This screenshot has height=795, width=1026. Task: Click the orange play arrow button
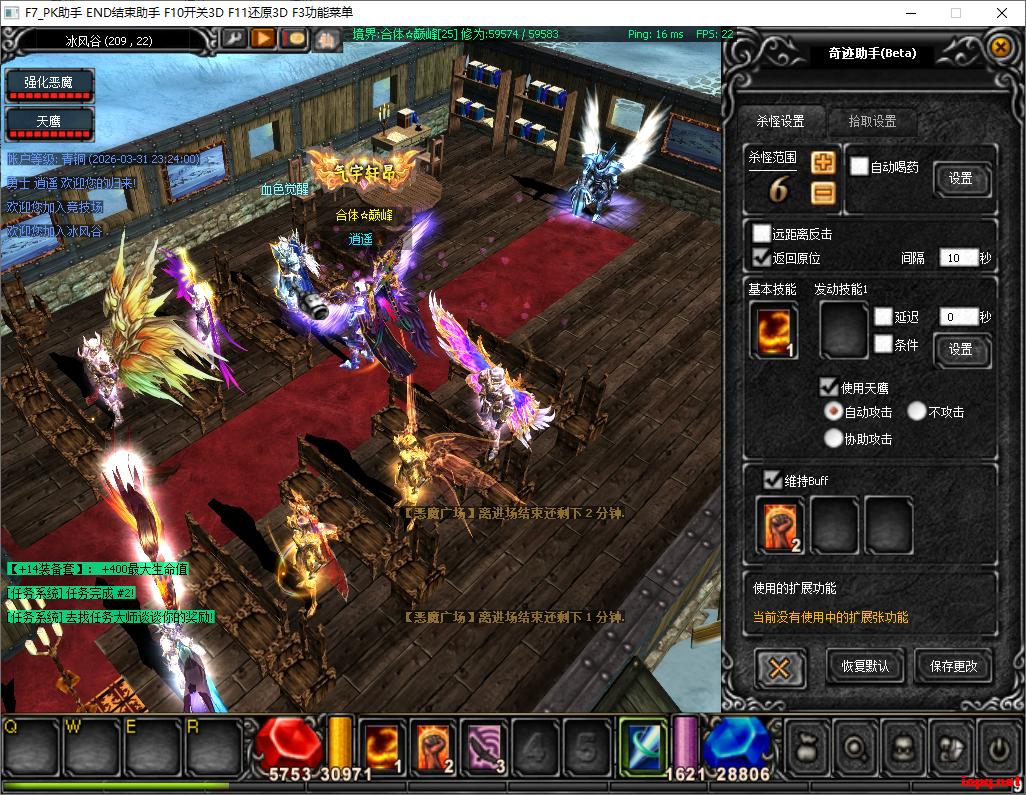coord(263,38)
